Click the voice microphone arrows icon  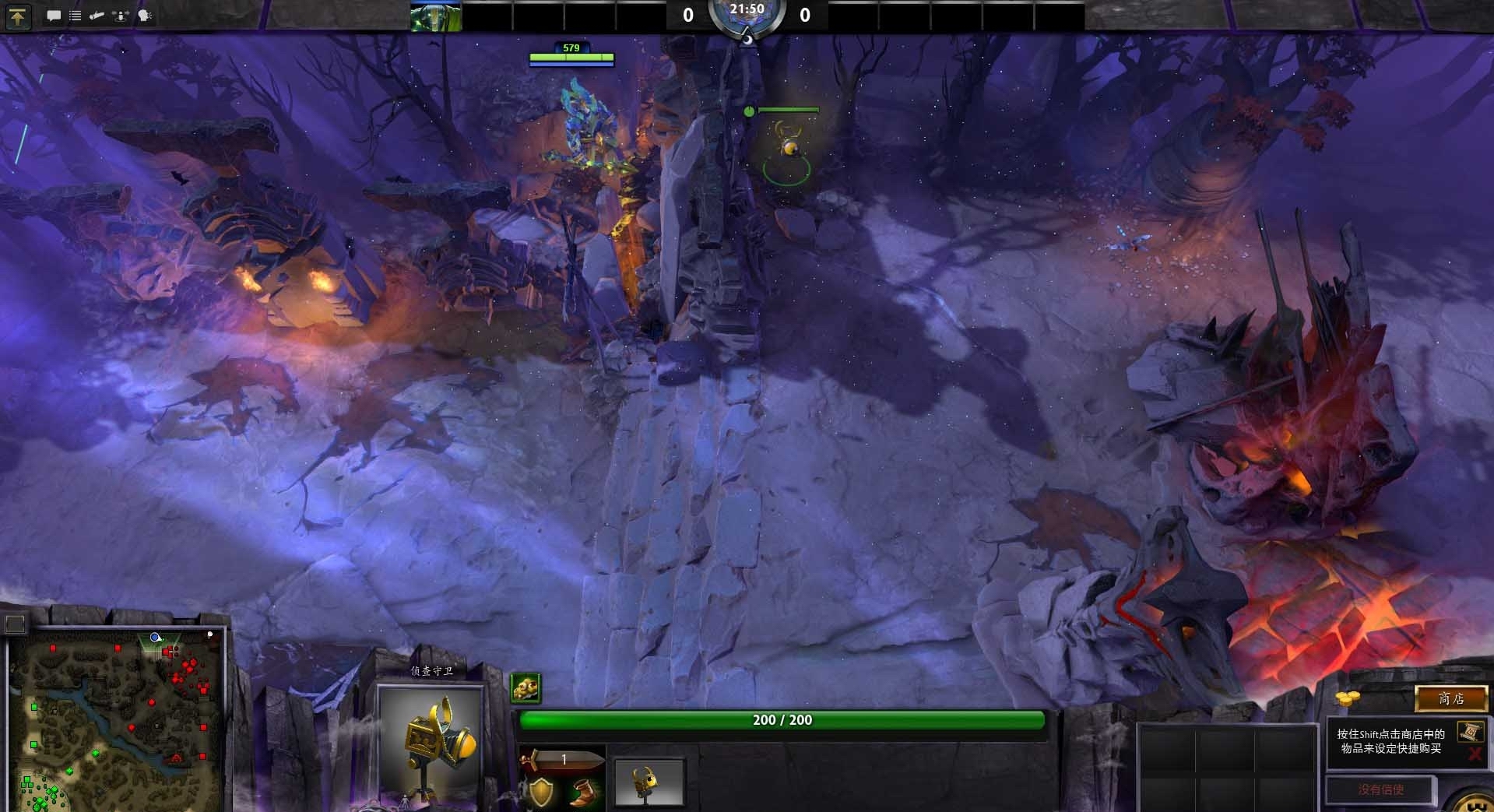121,16
